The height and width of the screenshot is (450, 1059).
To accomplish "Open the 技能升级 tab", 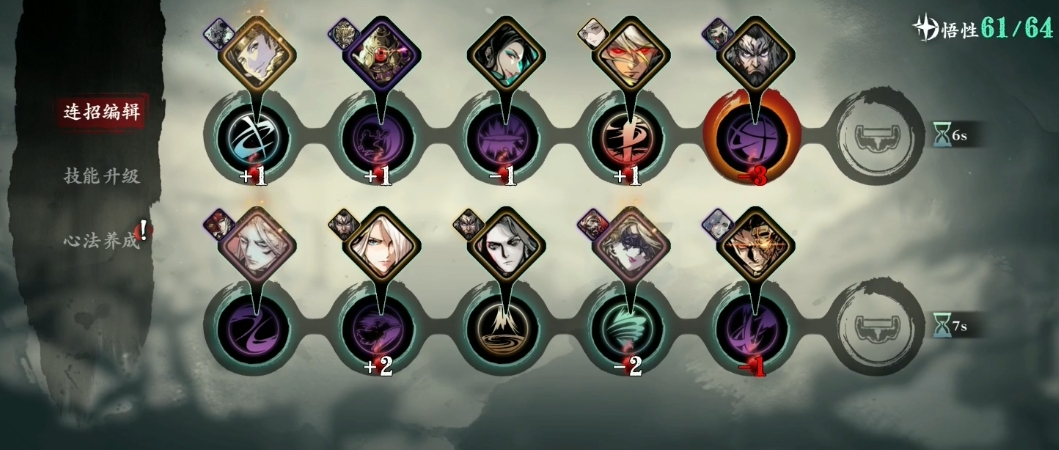I will 101,176.
